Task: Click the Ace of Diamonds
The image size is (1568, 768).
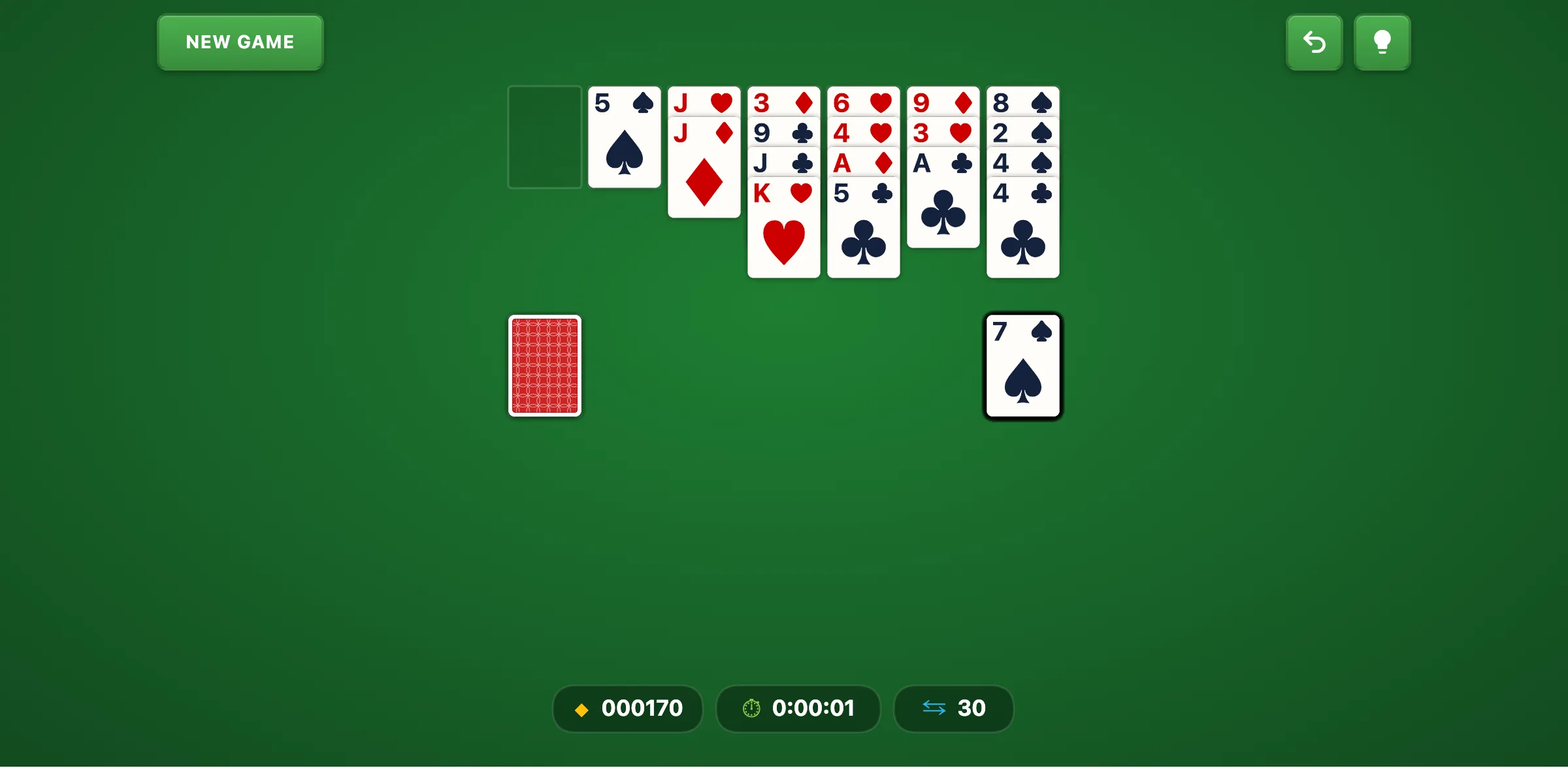Action: point(863,163)
